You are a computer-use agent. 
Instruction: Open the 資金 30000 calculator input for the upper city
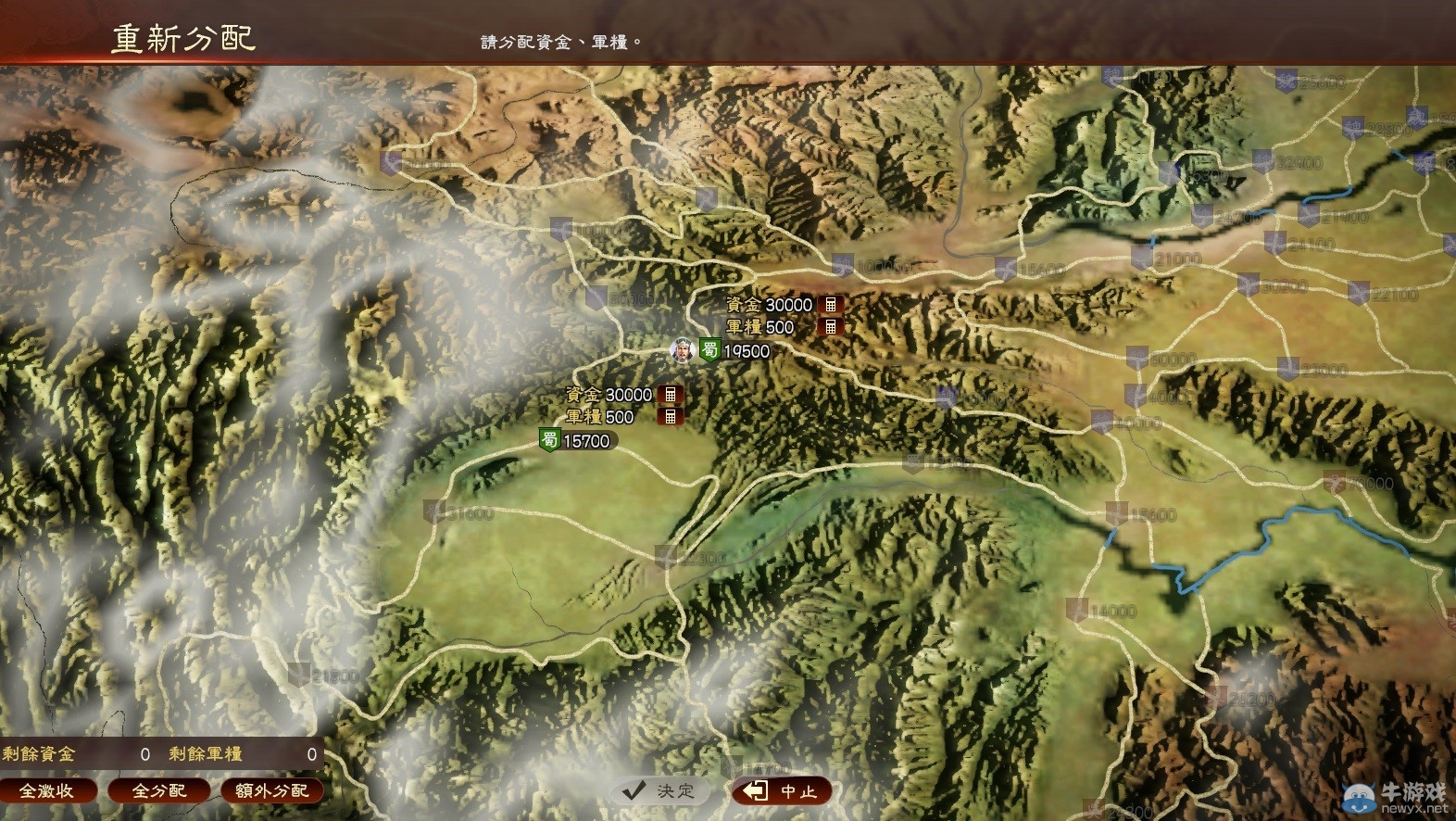pos(833,305)
